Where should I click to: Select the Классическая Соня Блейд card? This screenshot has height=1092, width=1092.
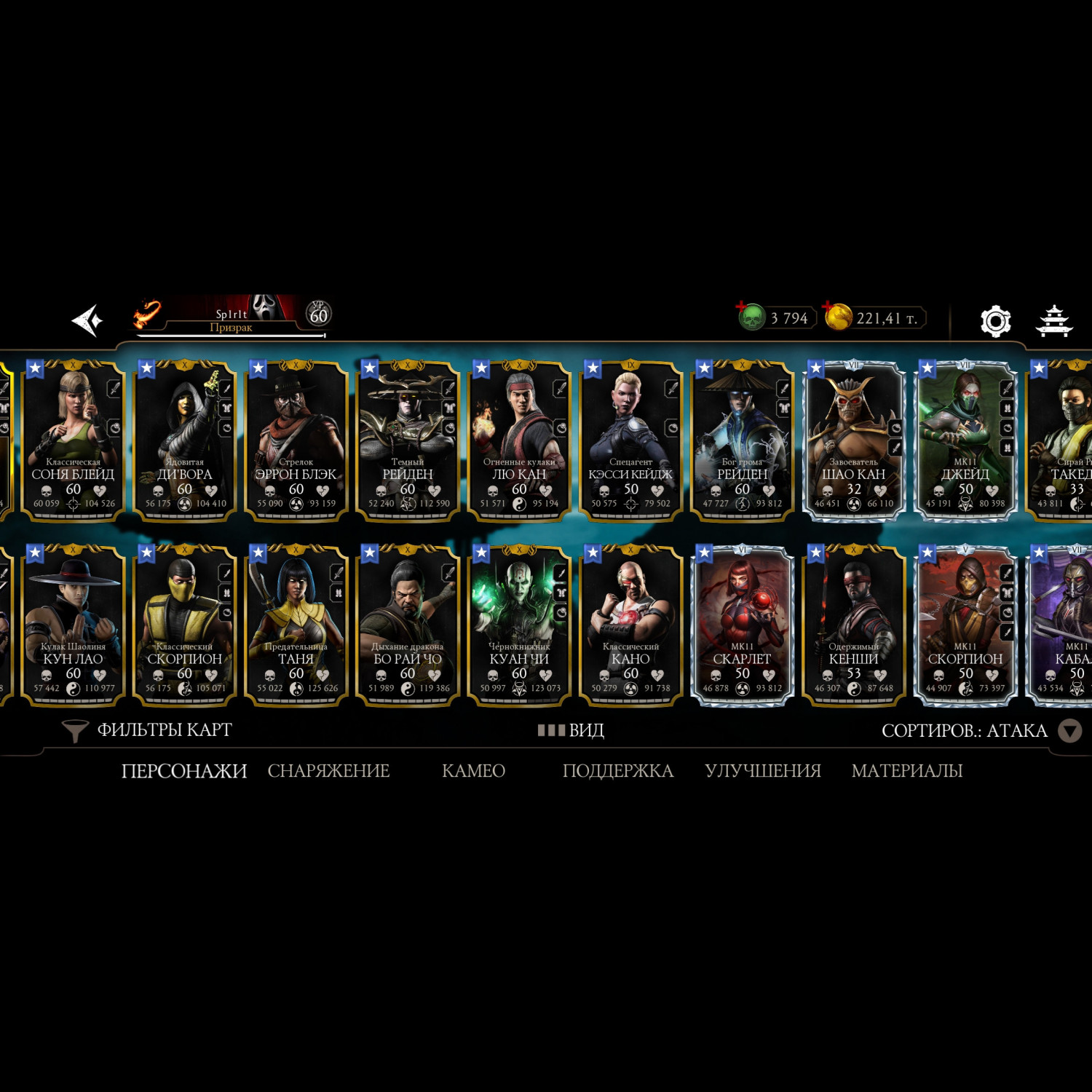(73, 440)
